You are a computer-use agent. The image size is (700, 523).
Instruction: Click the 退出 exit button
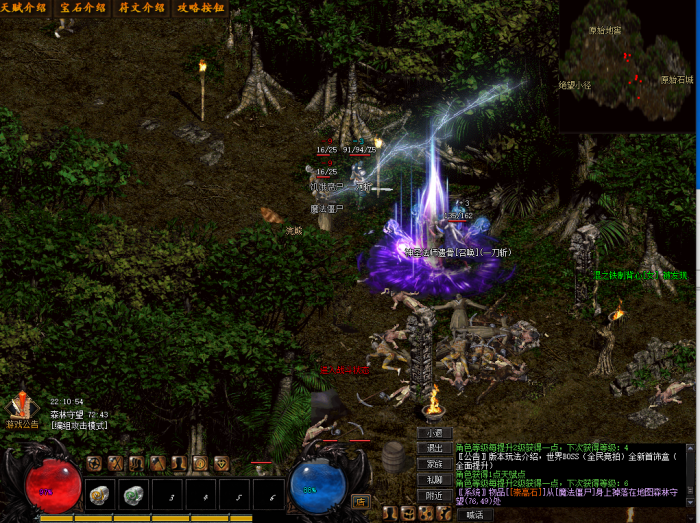tap(434, 449)
